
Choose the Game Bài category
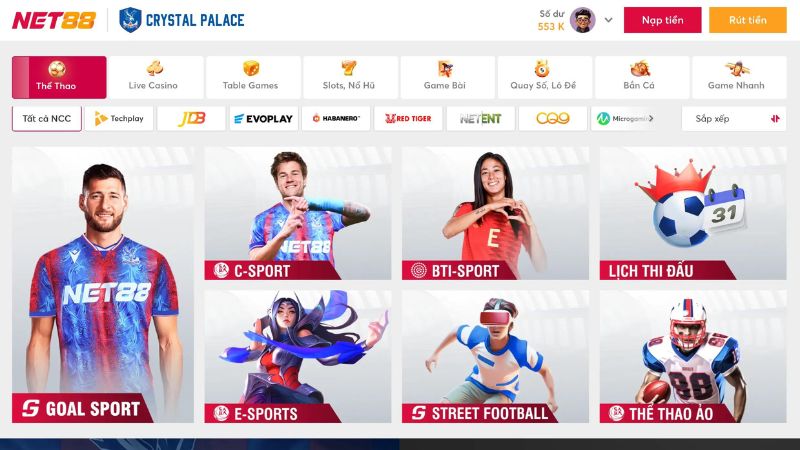445,77
